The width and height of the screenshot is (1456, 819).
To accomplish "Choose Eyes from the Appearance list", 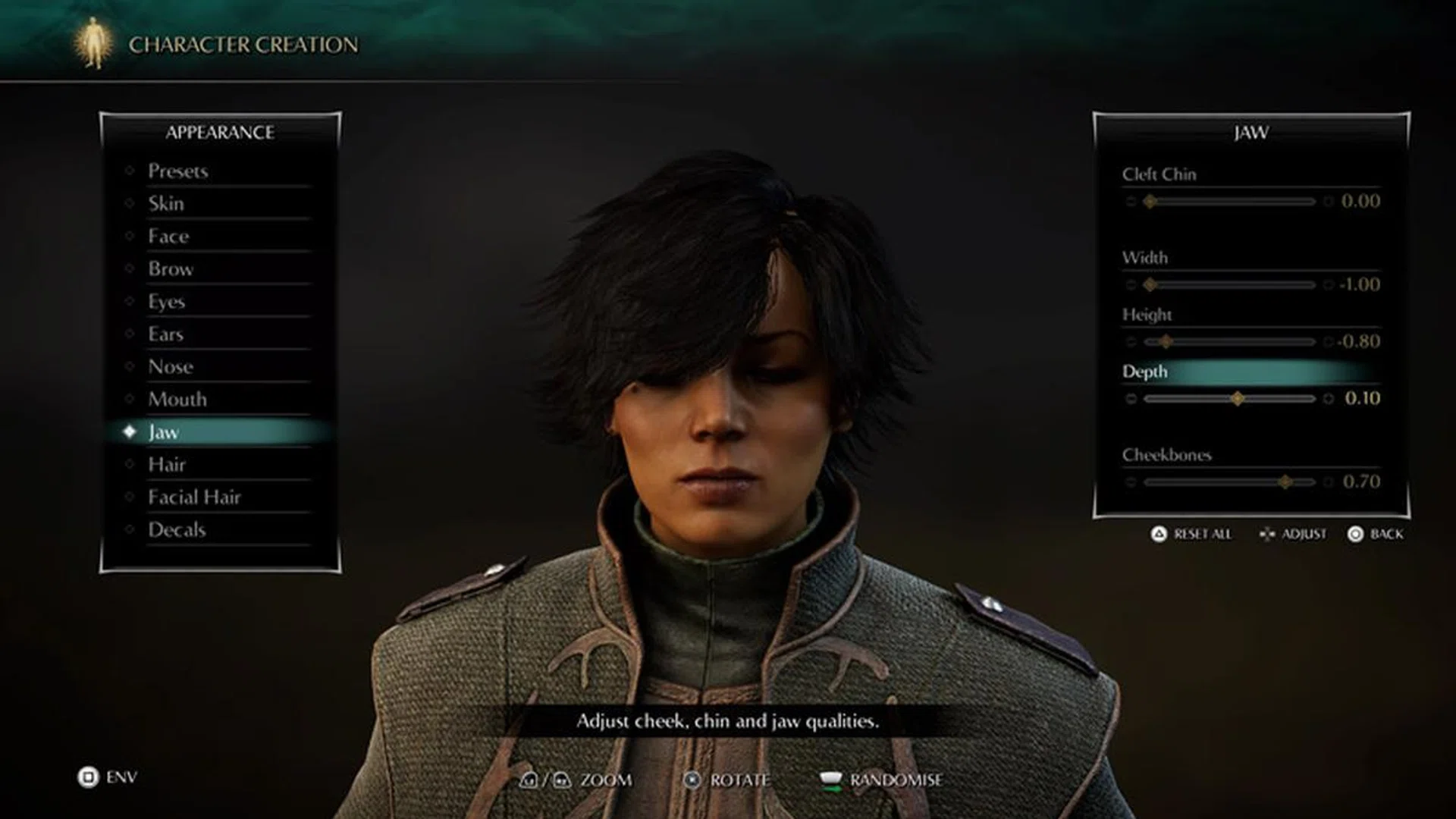I will [x=165, y=302].
